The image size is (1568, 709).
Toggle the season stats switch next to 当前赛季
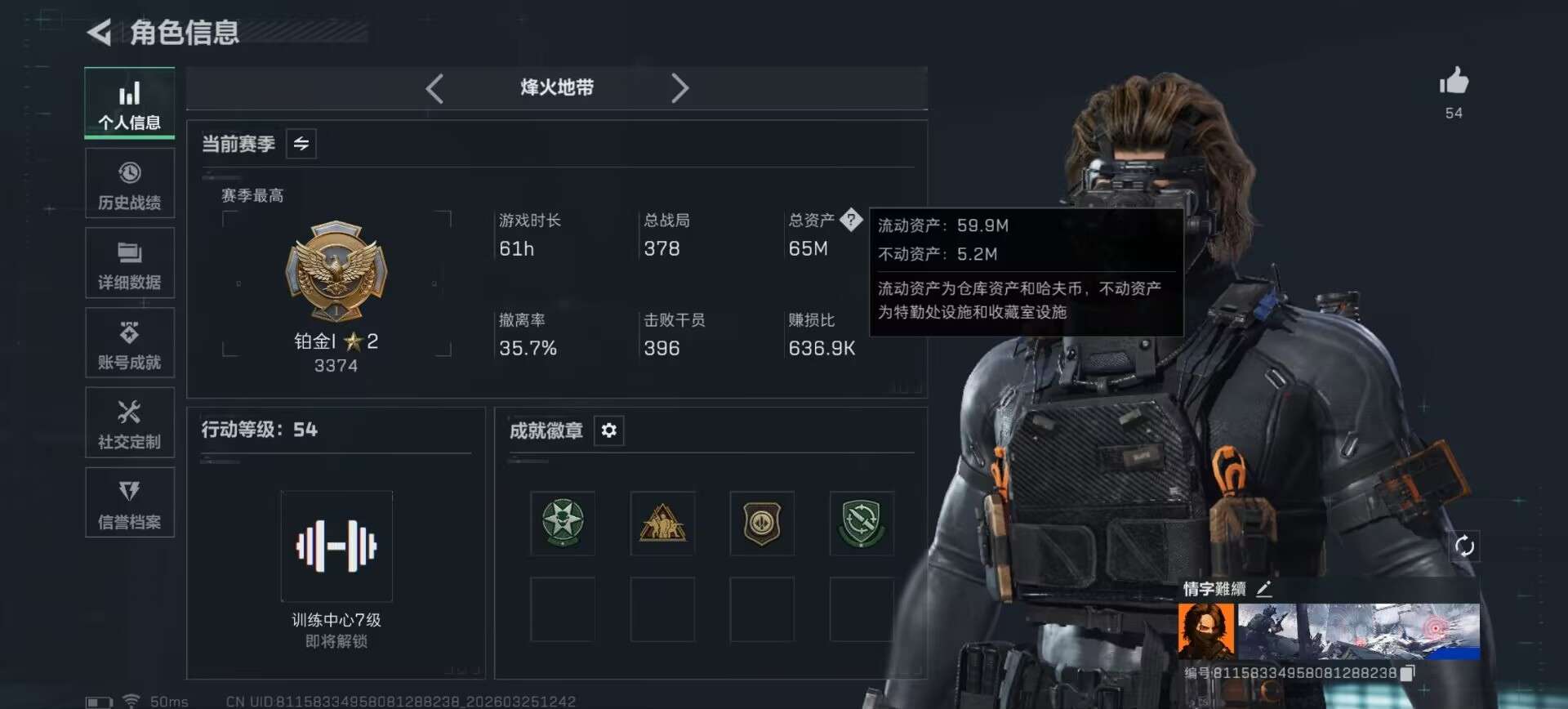pyautogui.click(x=300, y=144)
